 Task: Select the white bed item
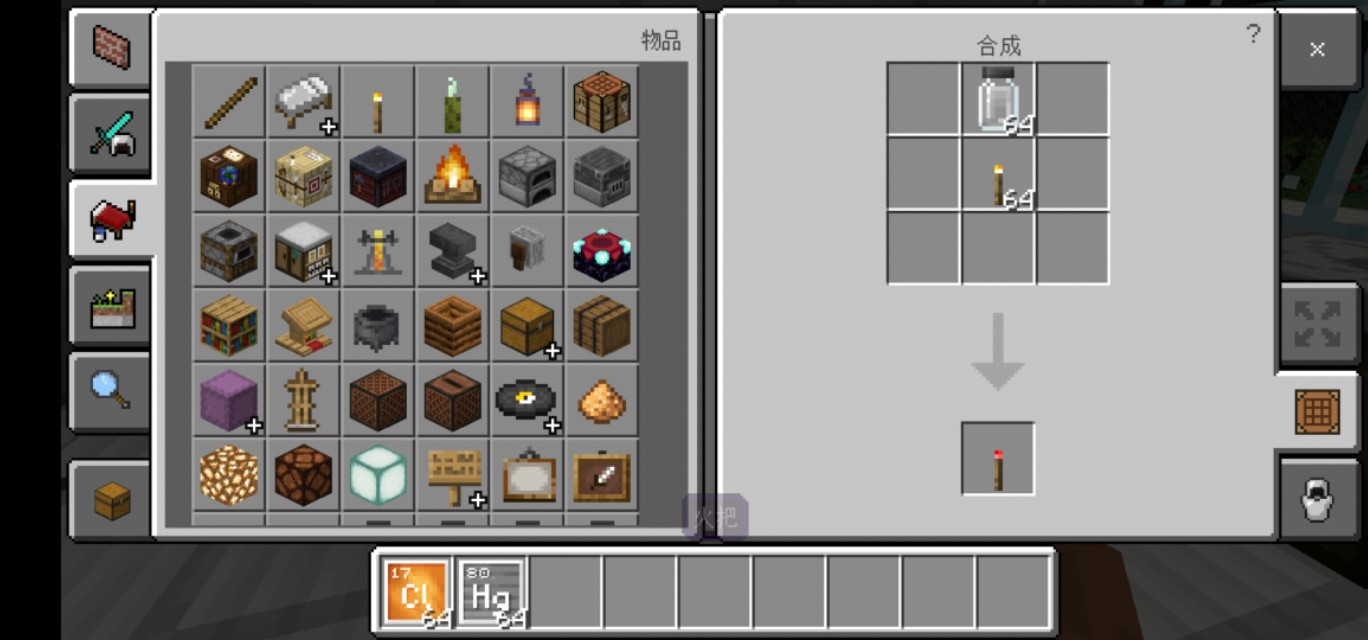click(304, 101)
